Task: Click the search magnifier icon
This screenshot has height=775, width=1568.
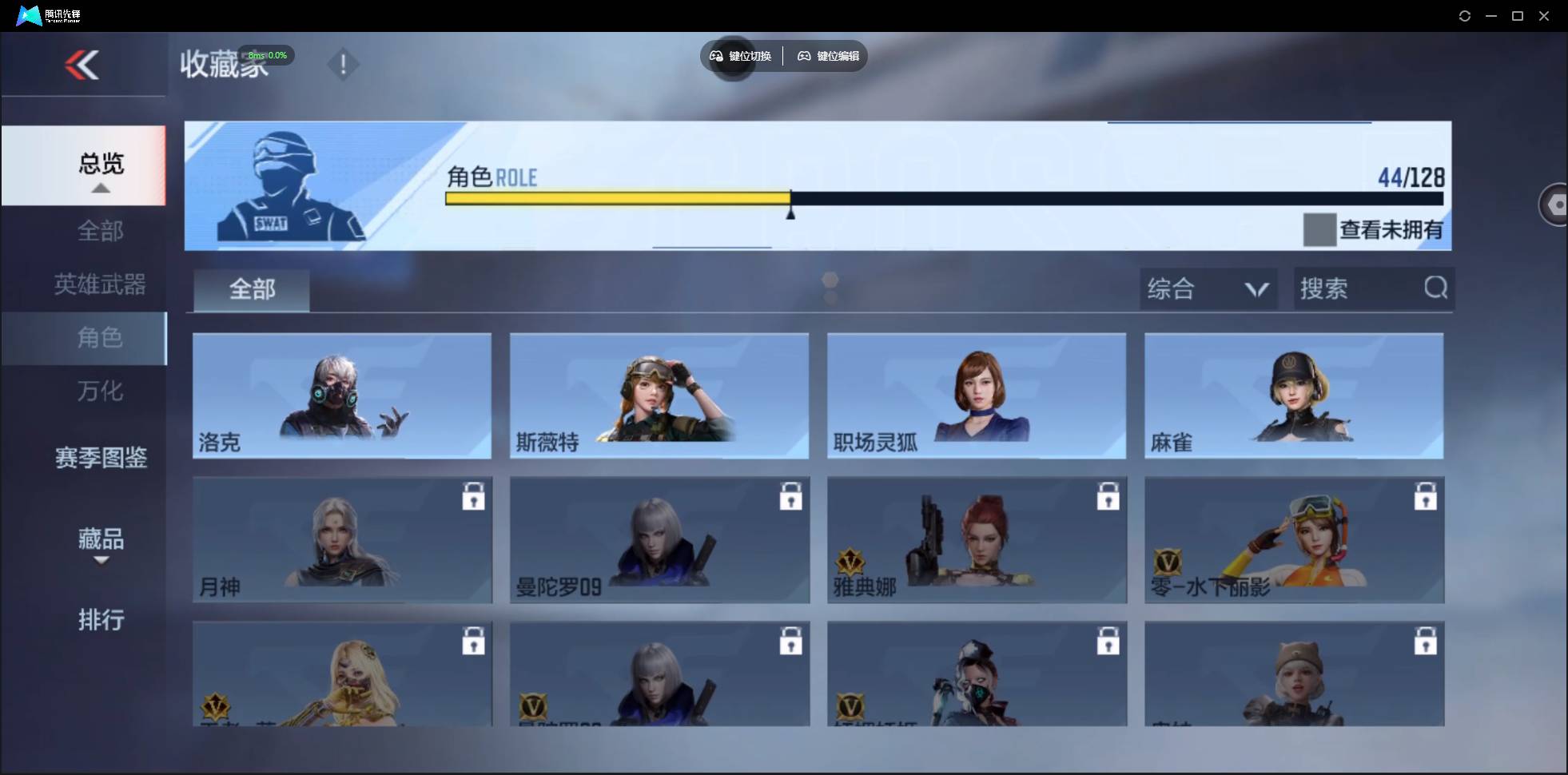Action: pos(1435,288)
